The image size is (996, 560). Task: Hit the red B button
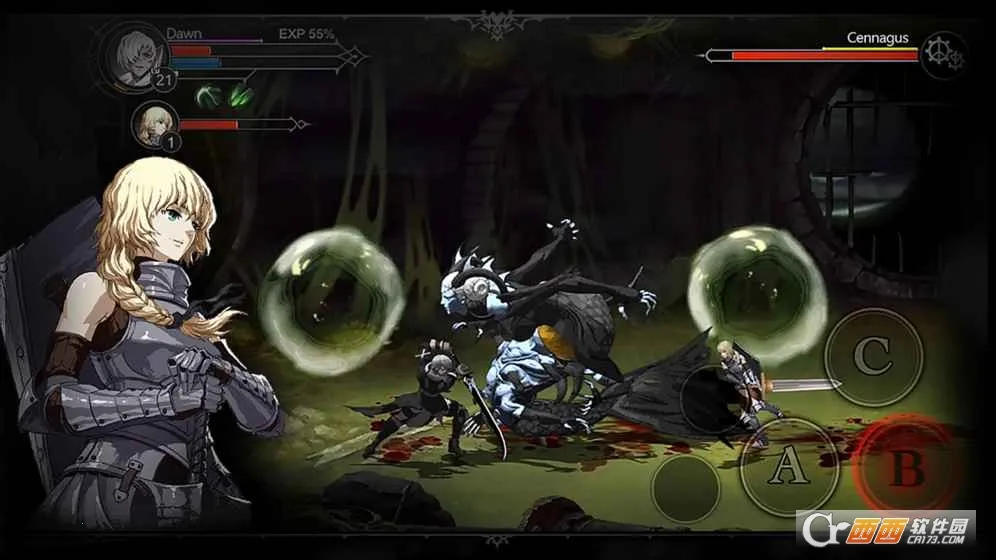point(905,466)
